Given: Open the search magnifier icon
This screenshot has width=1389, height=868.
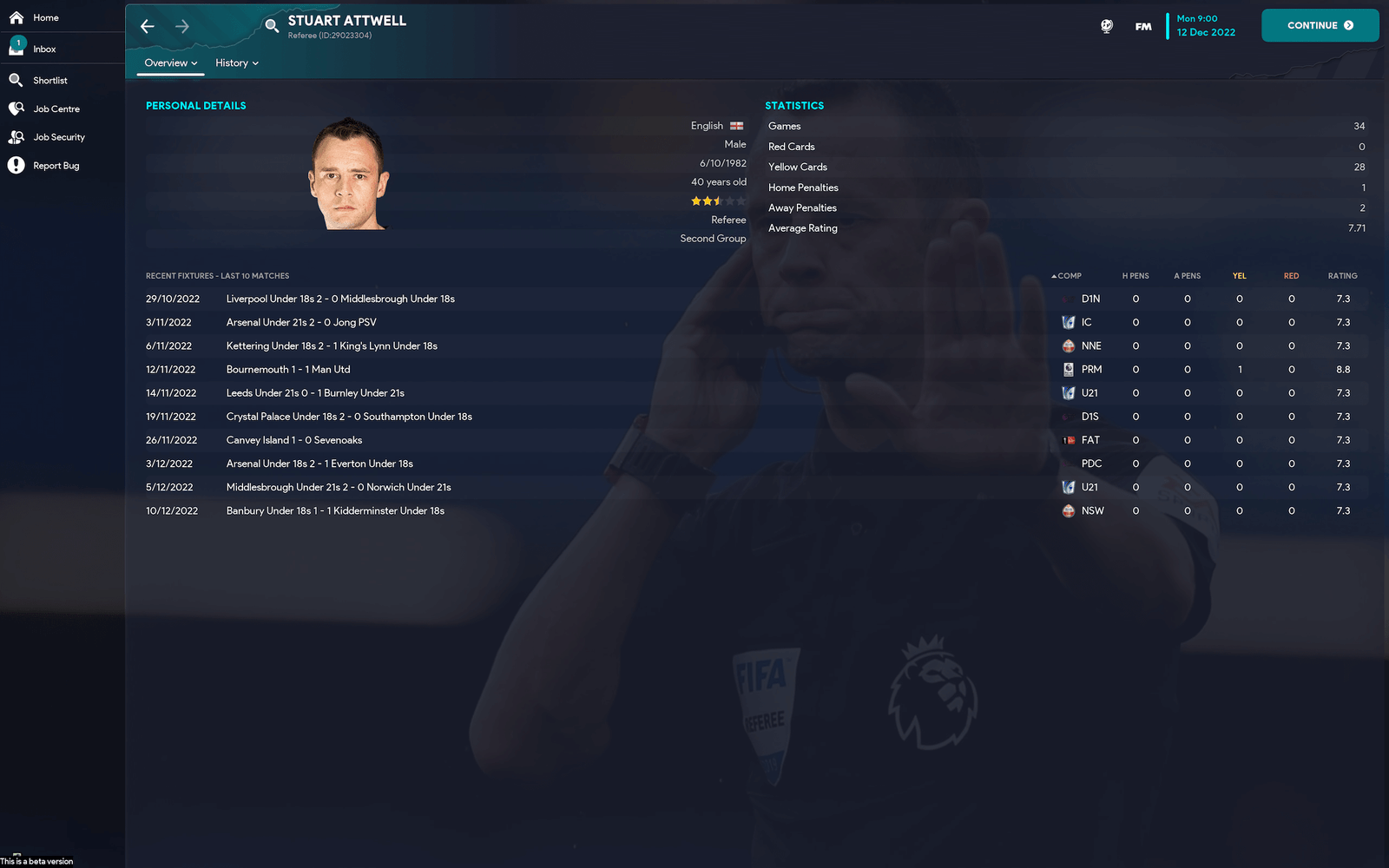Looking at the screenshot, I should click(272, 26).
